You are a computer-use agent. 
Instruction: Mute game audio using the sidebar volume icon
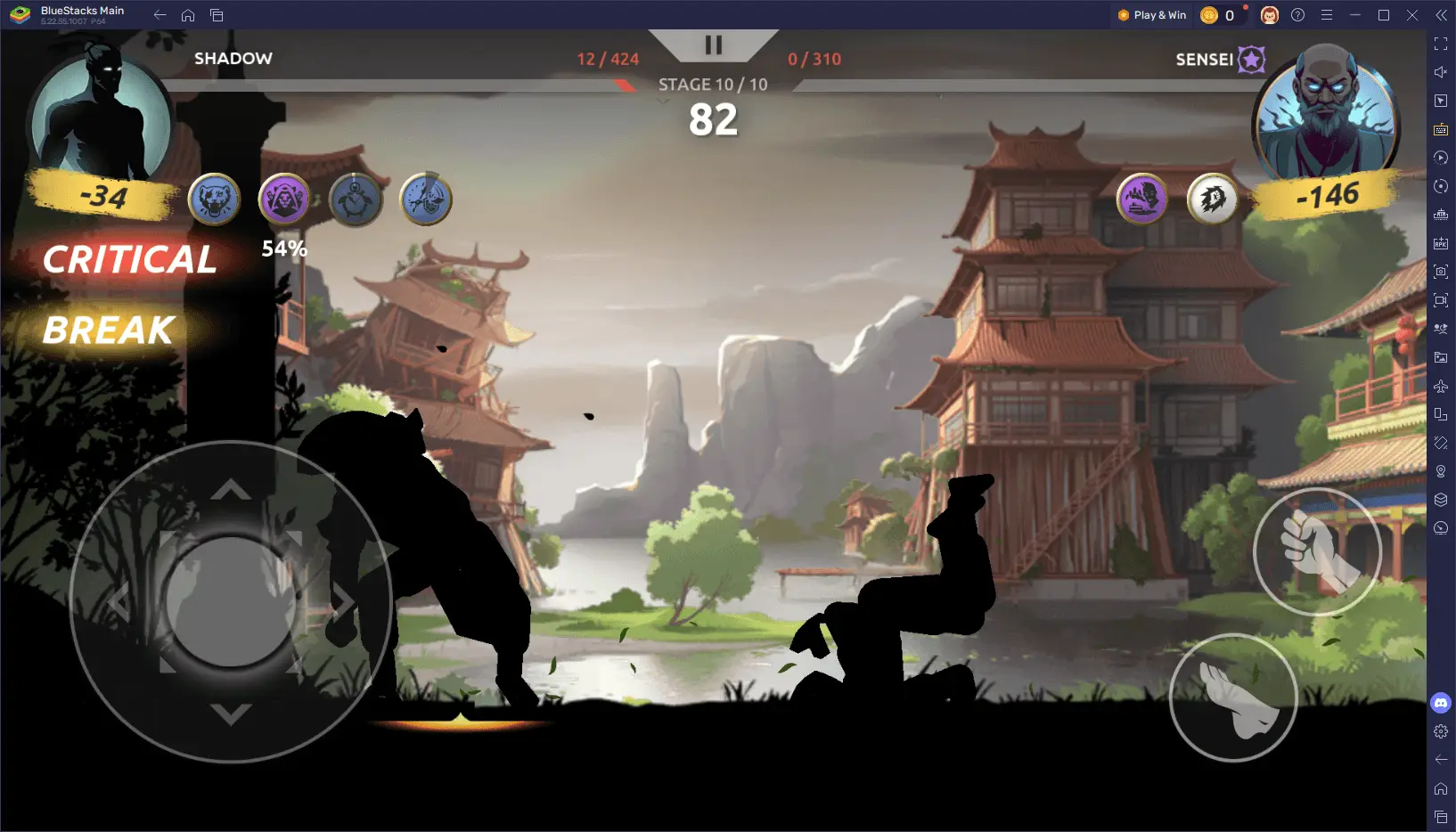[1441, 72]
